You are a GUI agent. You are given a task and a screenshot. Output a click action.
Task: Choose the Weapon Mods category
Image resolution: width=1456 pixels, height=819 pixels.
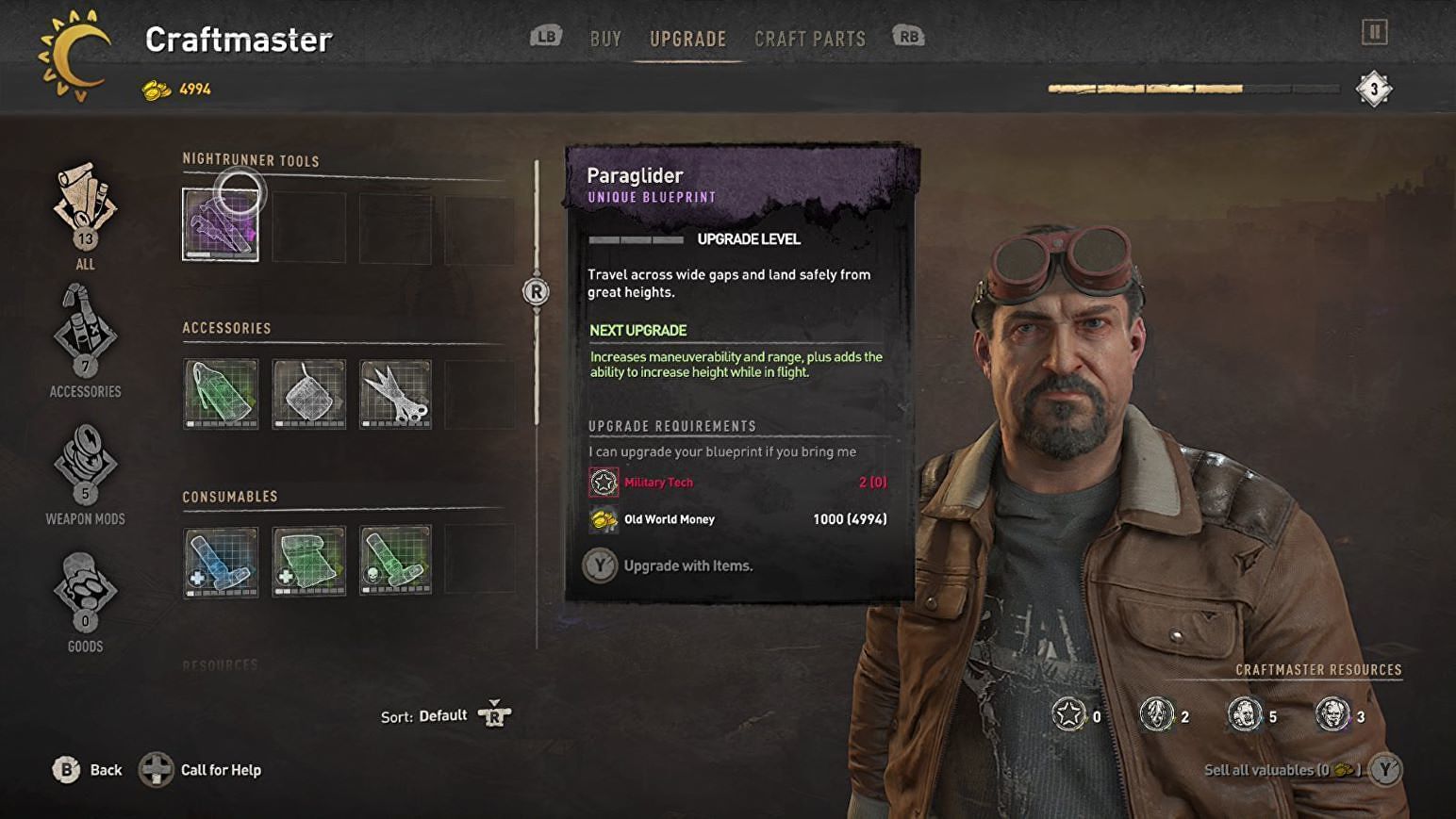coord(85,471)
